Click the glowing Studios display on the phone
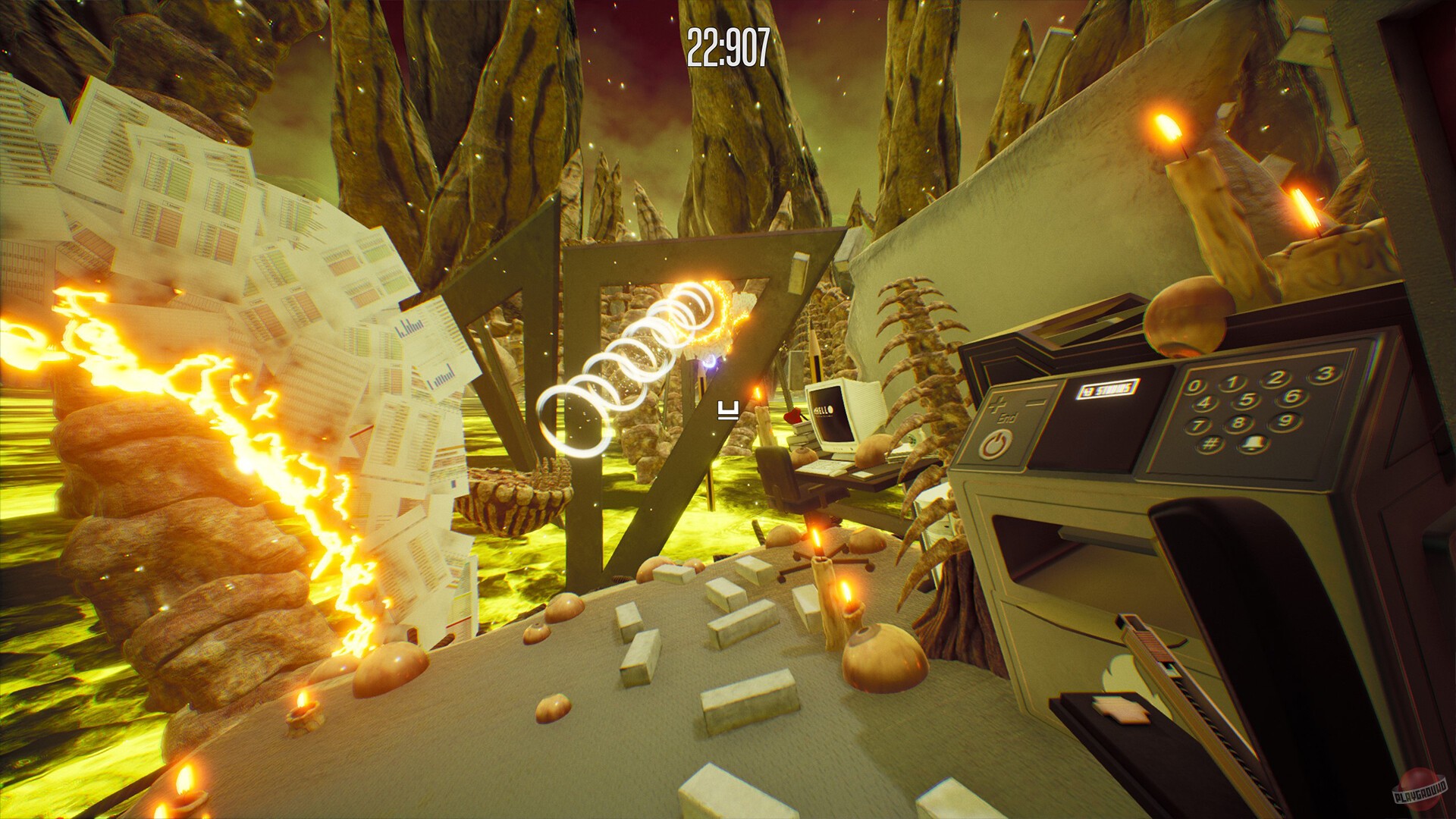The image size is (1456, 819). click(x=1109, y=387)
